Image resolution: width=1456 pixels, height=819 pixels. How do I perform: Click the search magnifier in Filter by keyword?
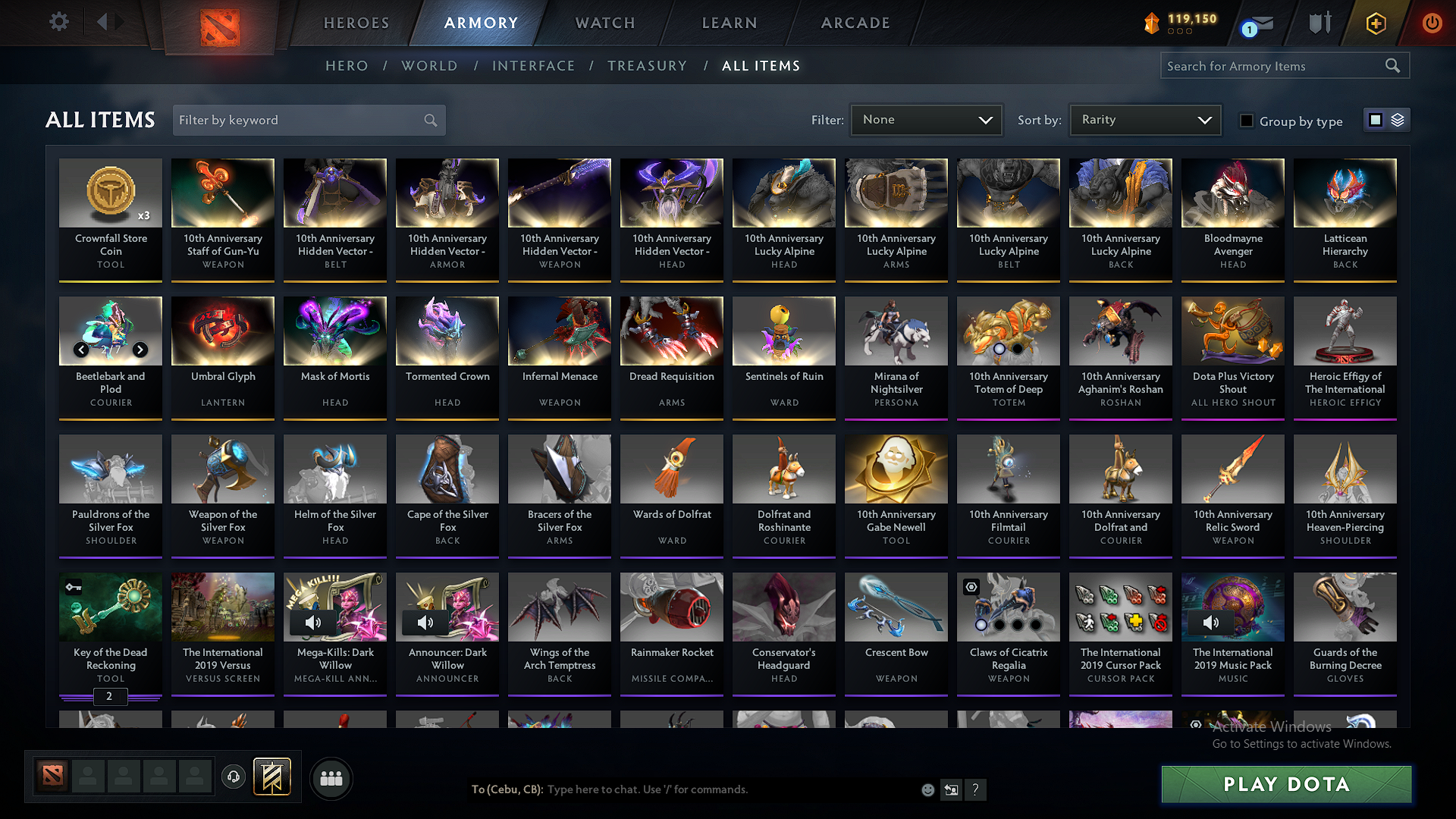point(430,120)
